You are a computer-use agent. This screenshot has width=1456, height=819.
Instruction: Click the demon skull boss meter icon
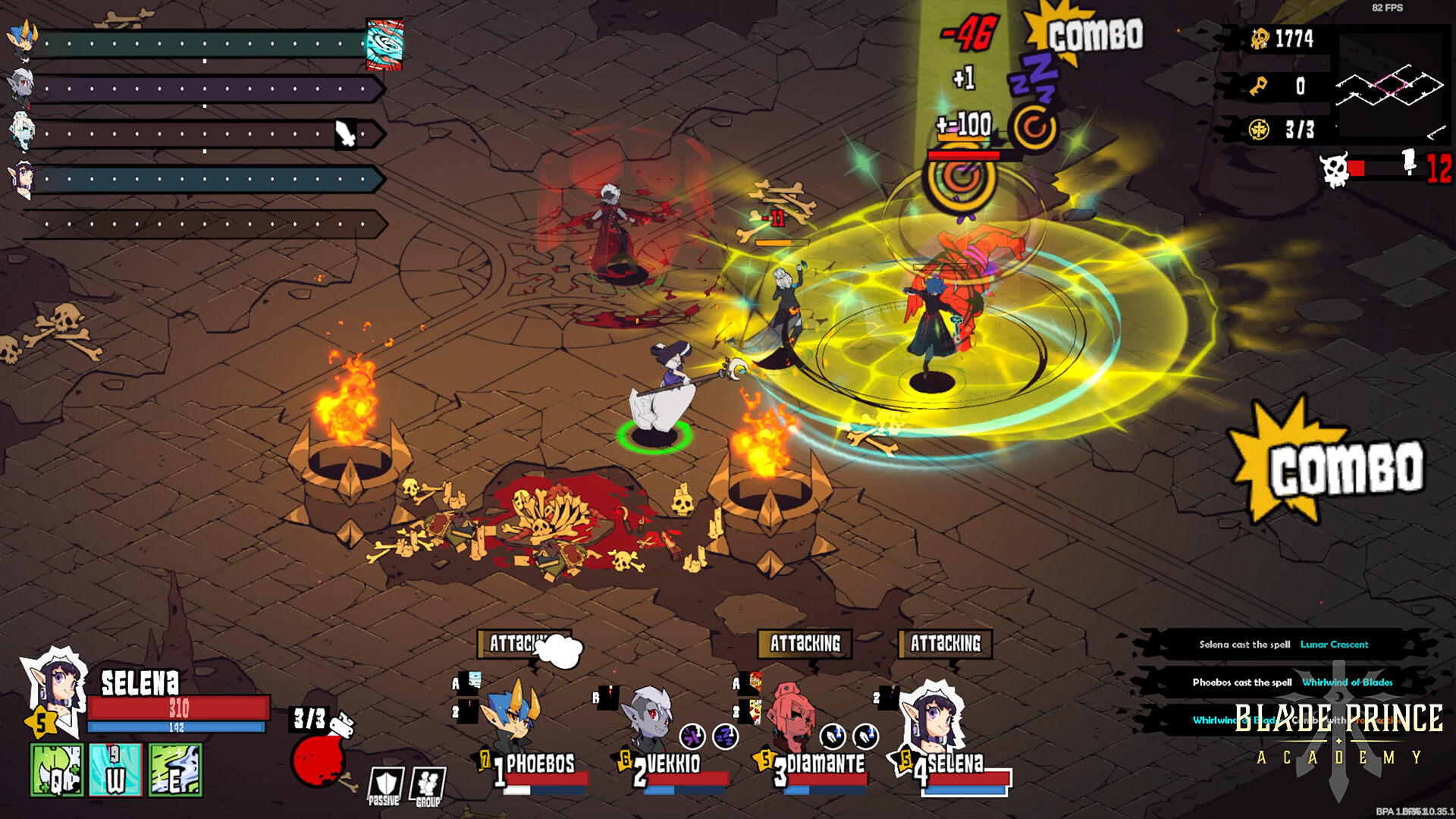click(x=1335, y=170)
